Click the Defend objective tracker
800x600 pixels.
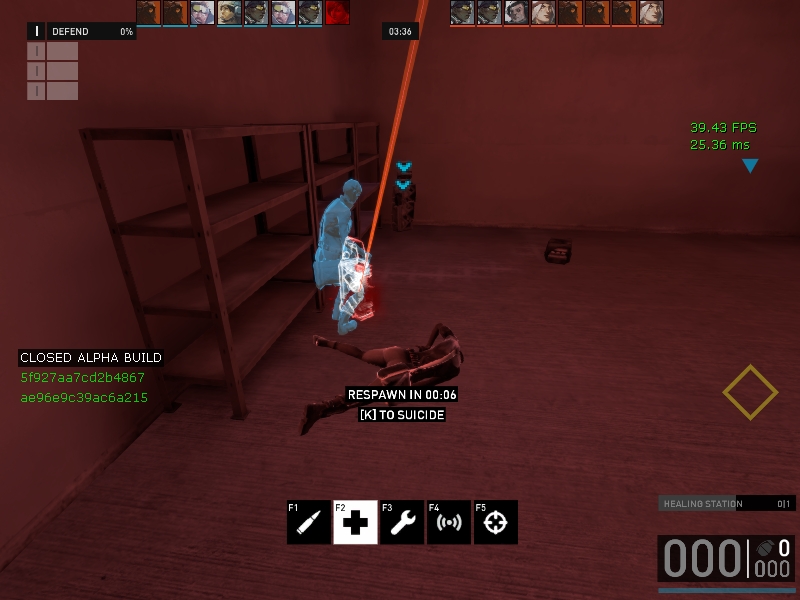click(81, 32)
